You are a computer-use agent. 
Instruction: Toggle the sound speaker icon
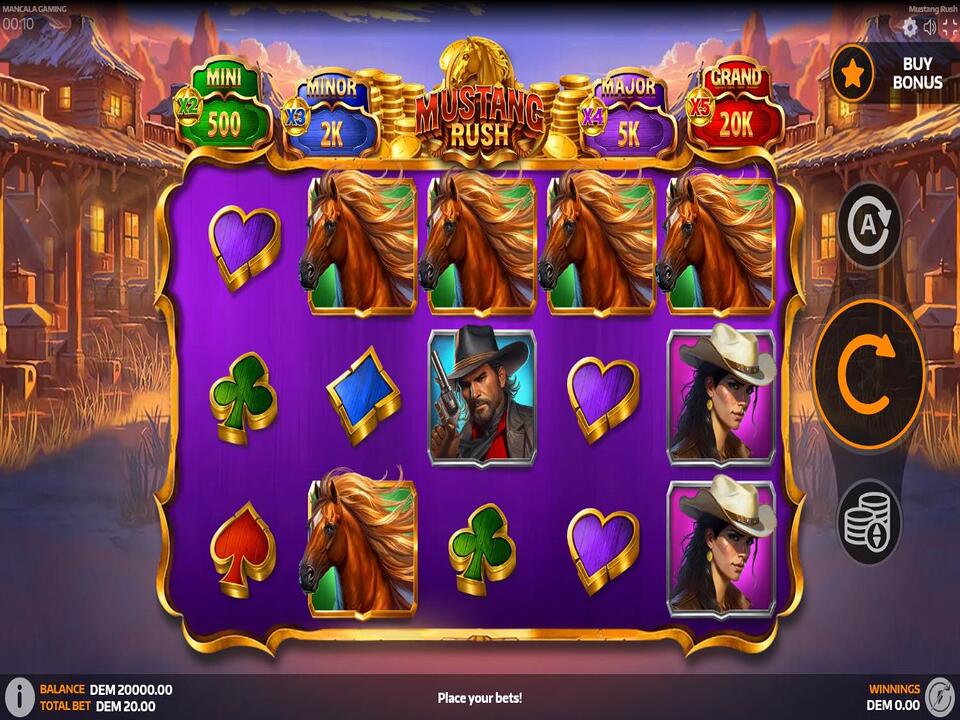(930, 27)
